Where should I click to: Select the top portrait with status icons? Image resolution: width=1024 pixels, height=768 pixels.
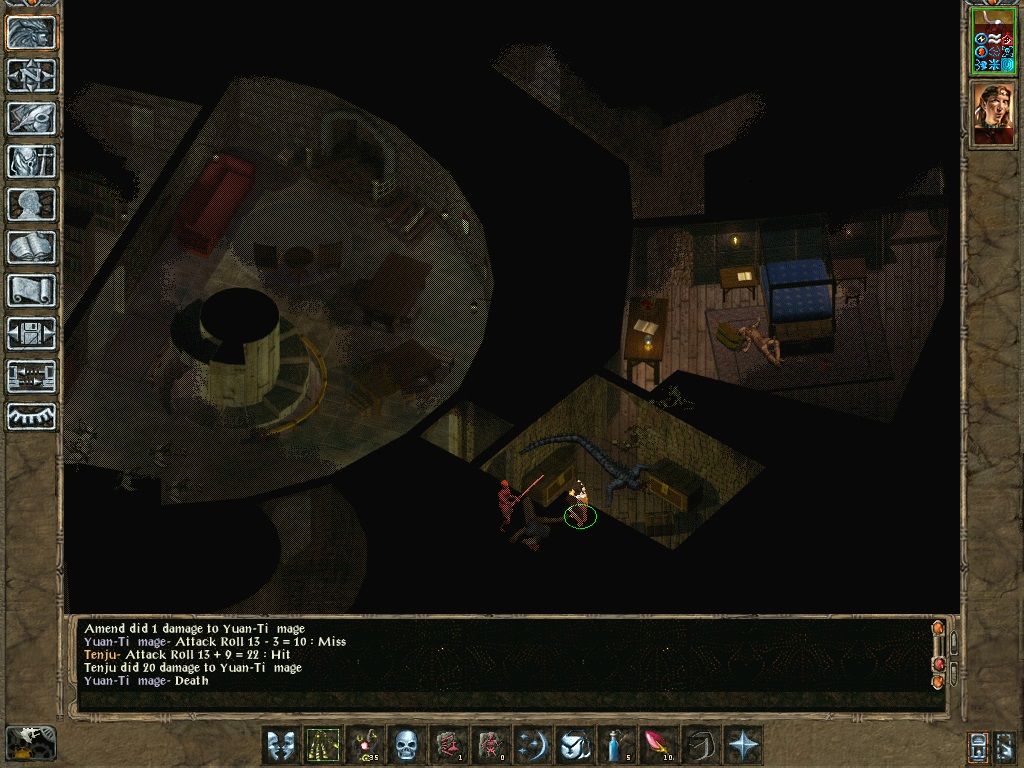point(992,42)
